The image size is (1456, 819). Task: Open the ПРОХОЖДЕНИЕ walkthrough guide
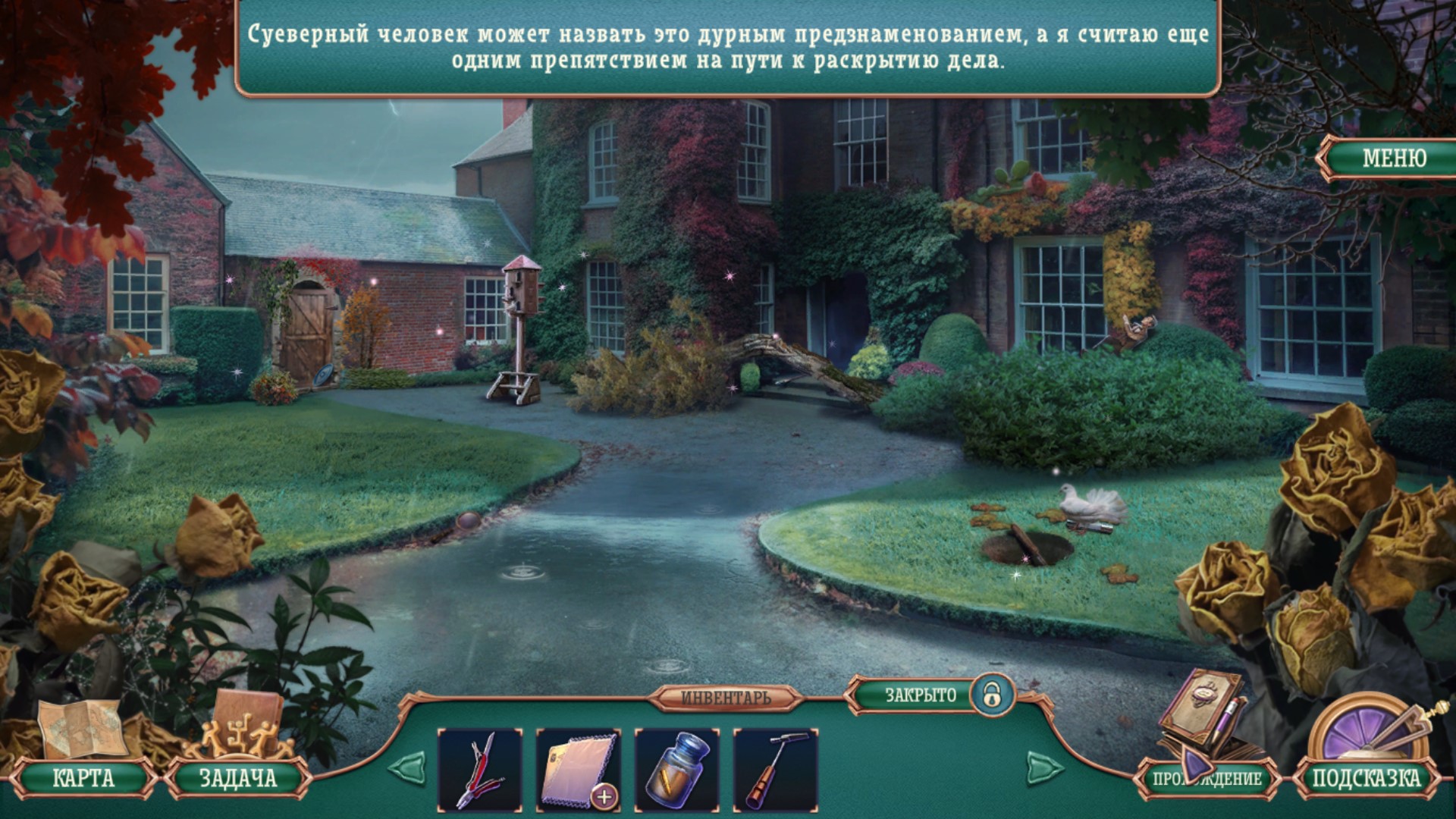pyautogui.click(x=1207, y=779)
